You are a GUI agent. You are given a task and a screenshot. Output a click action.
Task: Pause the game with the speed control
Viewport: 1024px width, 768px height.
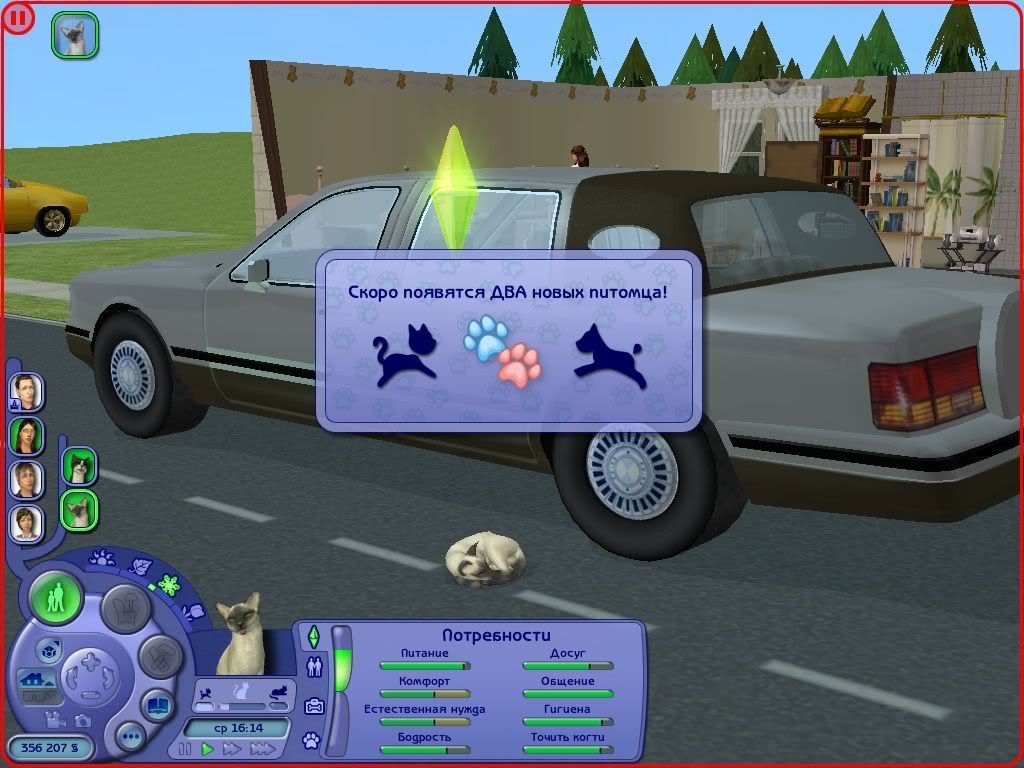click(185, 748)
